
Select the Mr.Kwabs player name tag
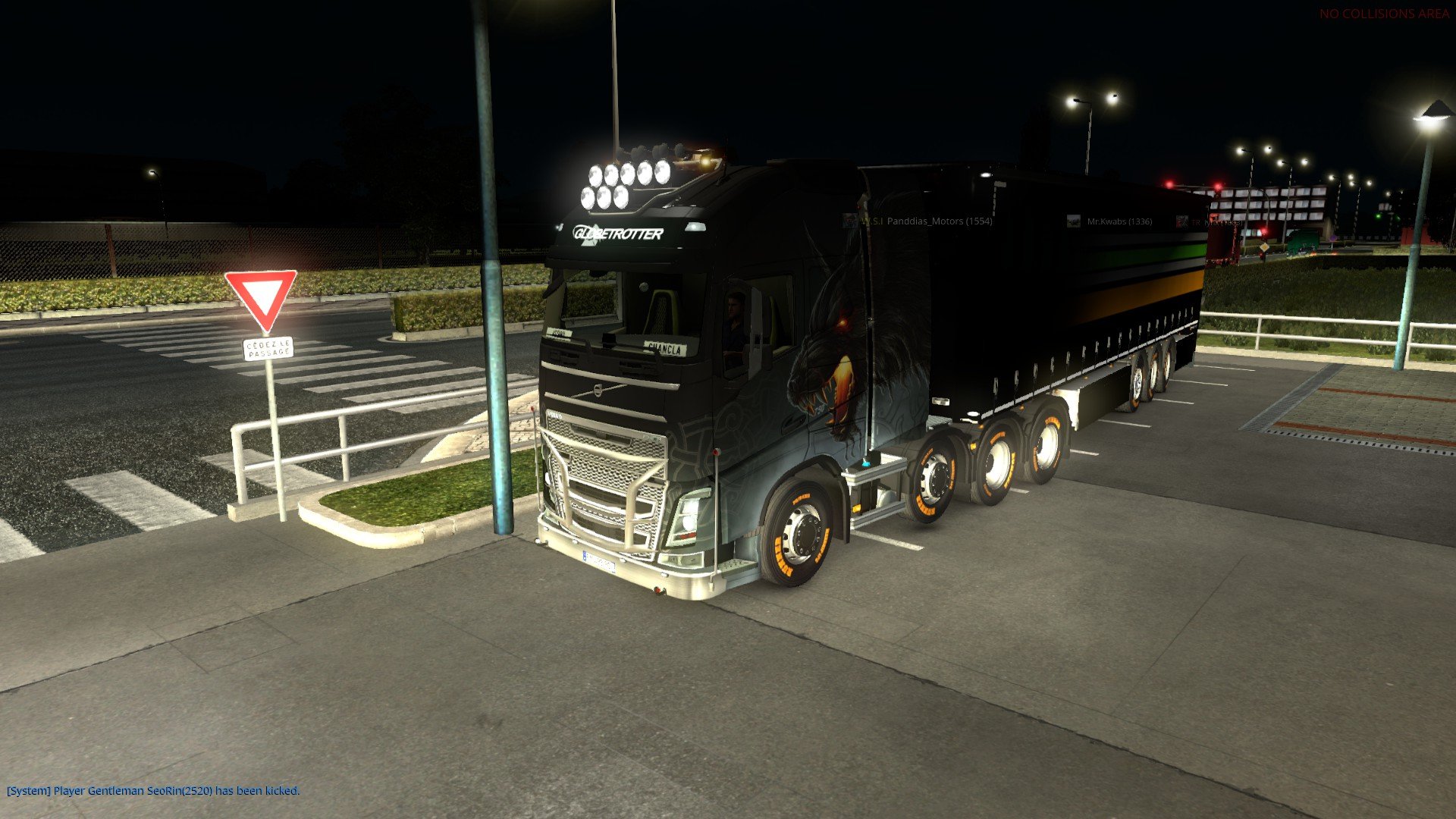tap(1119, 221)
